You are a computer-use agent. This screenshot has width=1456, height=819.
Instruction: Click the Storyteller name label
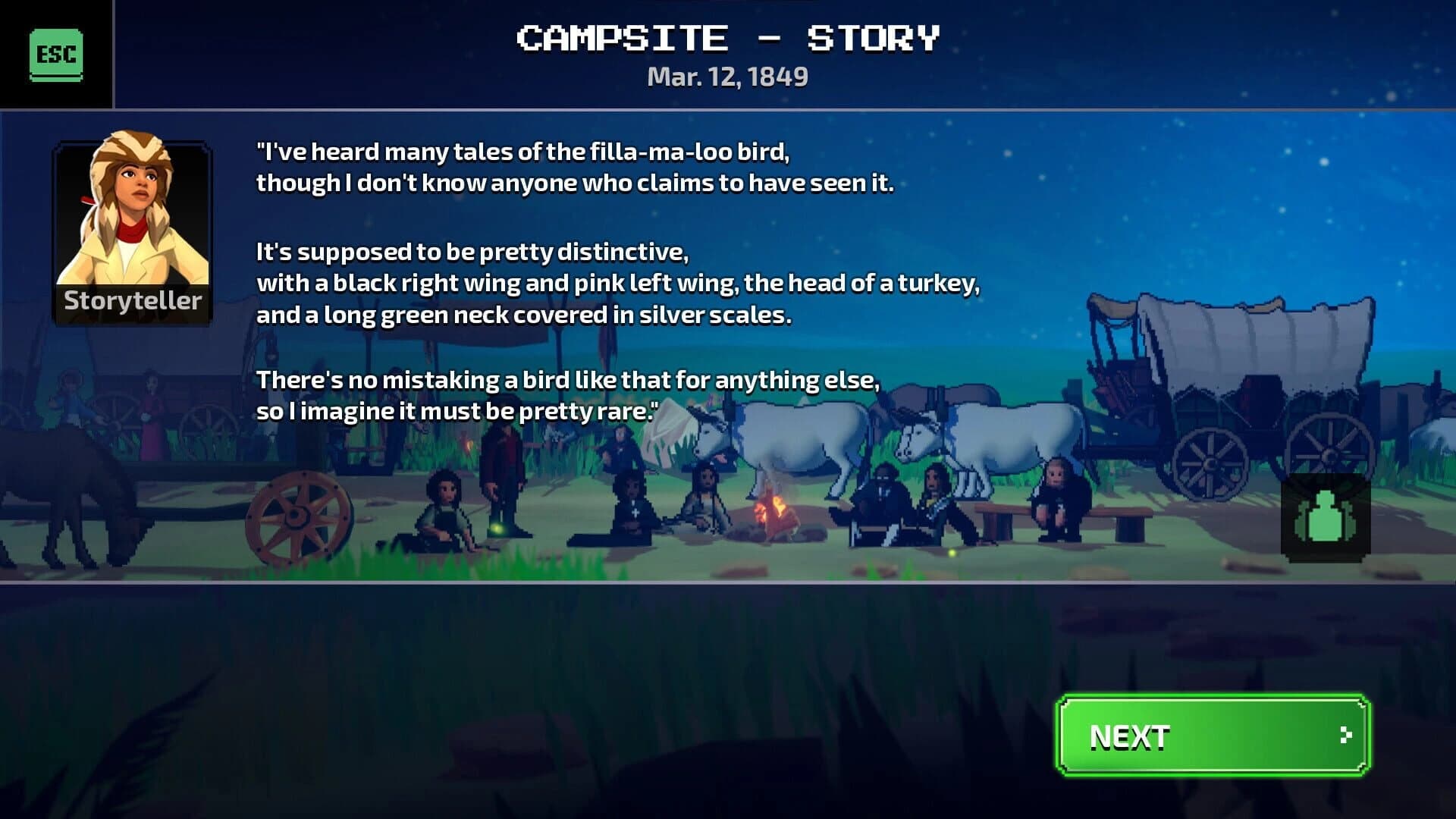pos(133,302)
